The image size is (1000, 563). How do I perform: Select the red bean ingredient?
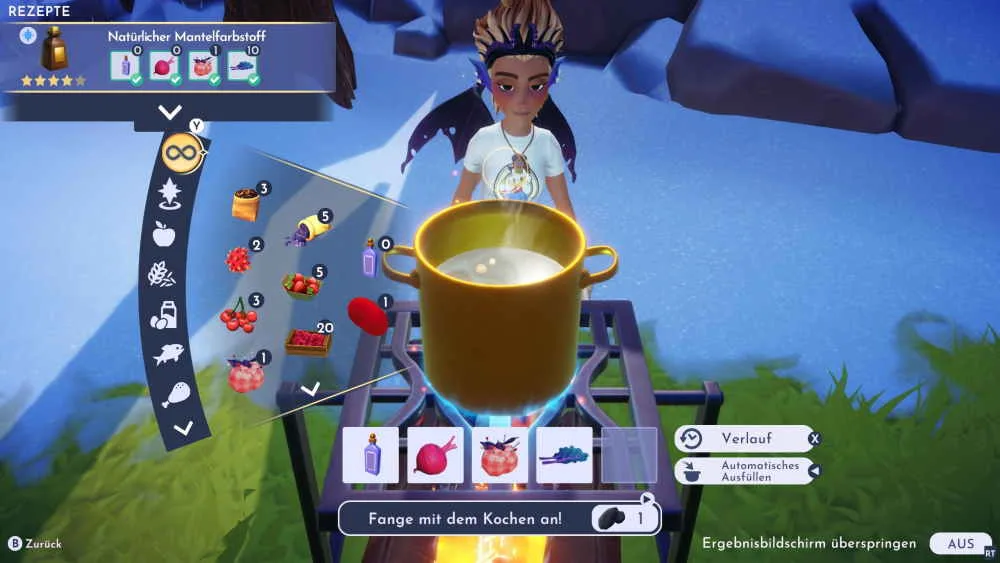368,316
